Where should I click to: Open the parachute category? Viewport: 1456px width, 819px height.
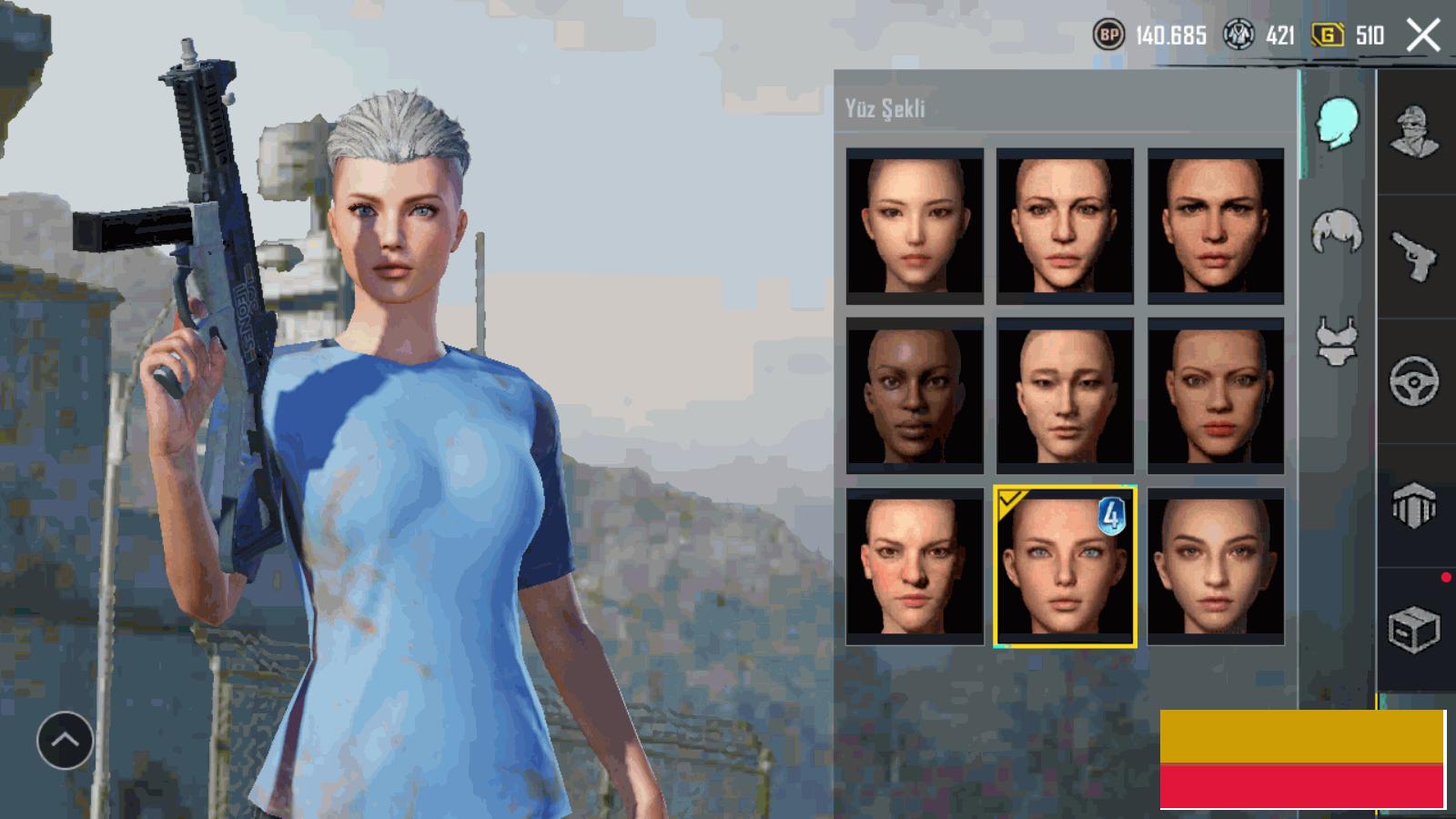(1414, 505)
